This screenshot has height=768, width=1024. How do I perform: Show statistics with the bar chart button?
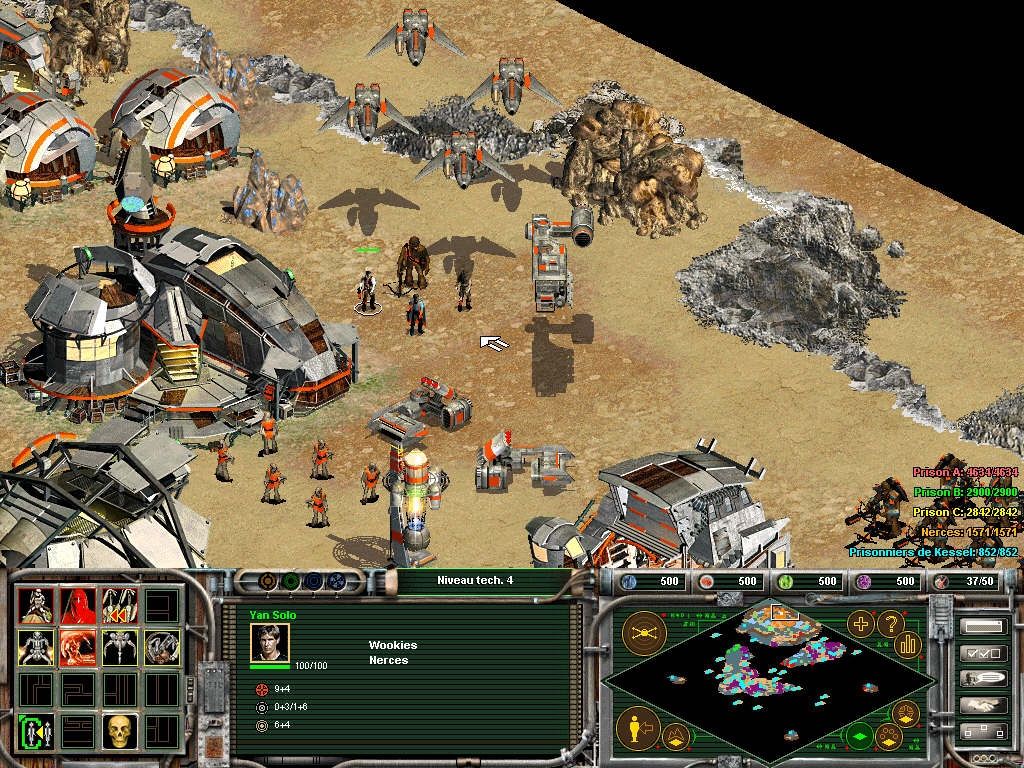(908, 645)
